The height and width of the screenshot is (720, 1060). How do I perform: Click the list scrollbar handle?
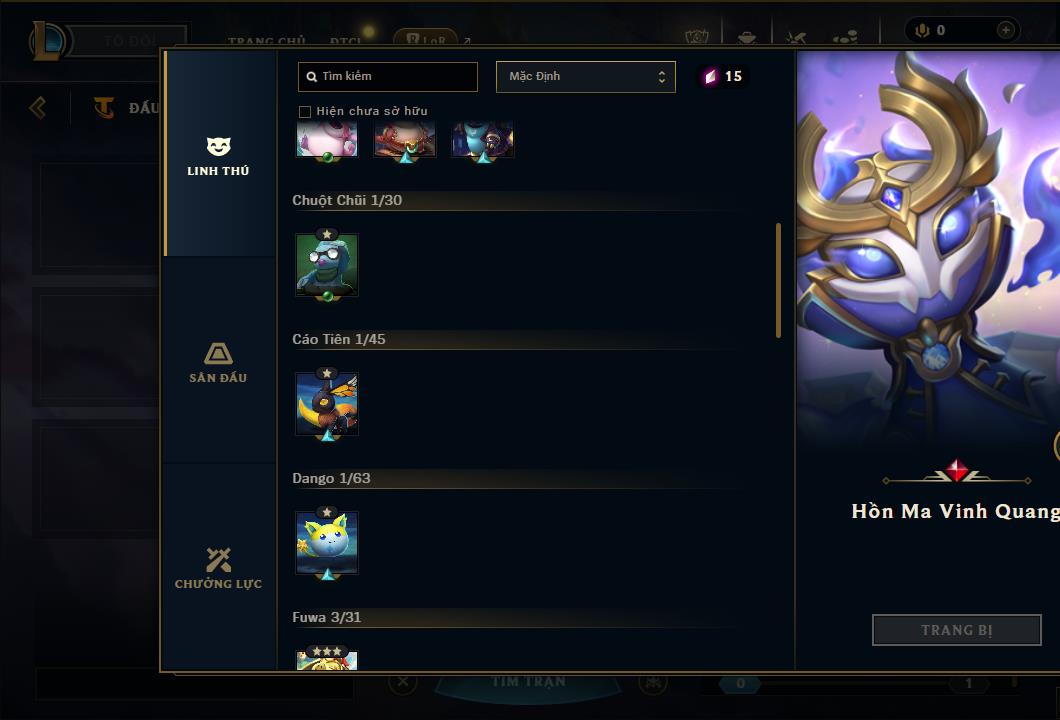point(778,280)
